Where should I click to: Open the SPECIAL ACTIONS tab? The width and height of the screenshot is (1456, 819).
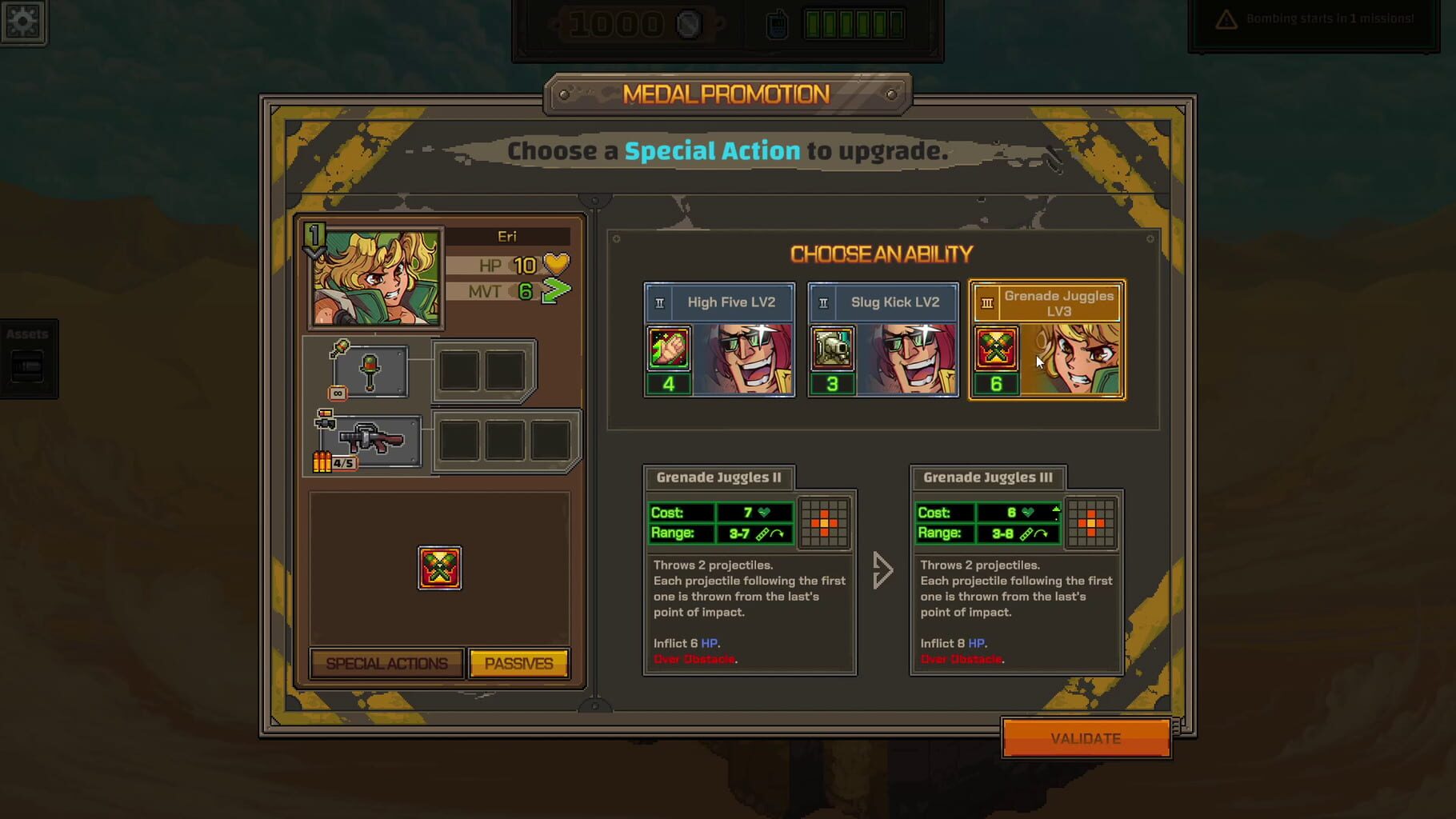[386, 663]
